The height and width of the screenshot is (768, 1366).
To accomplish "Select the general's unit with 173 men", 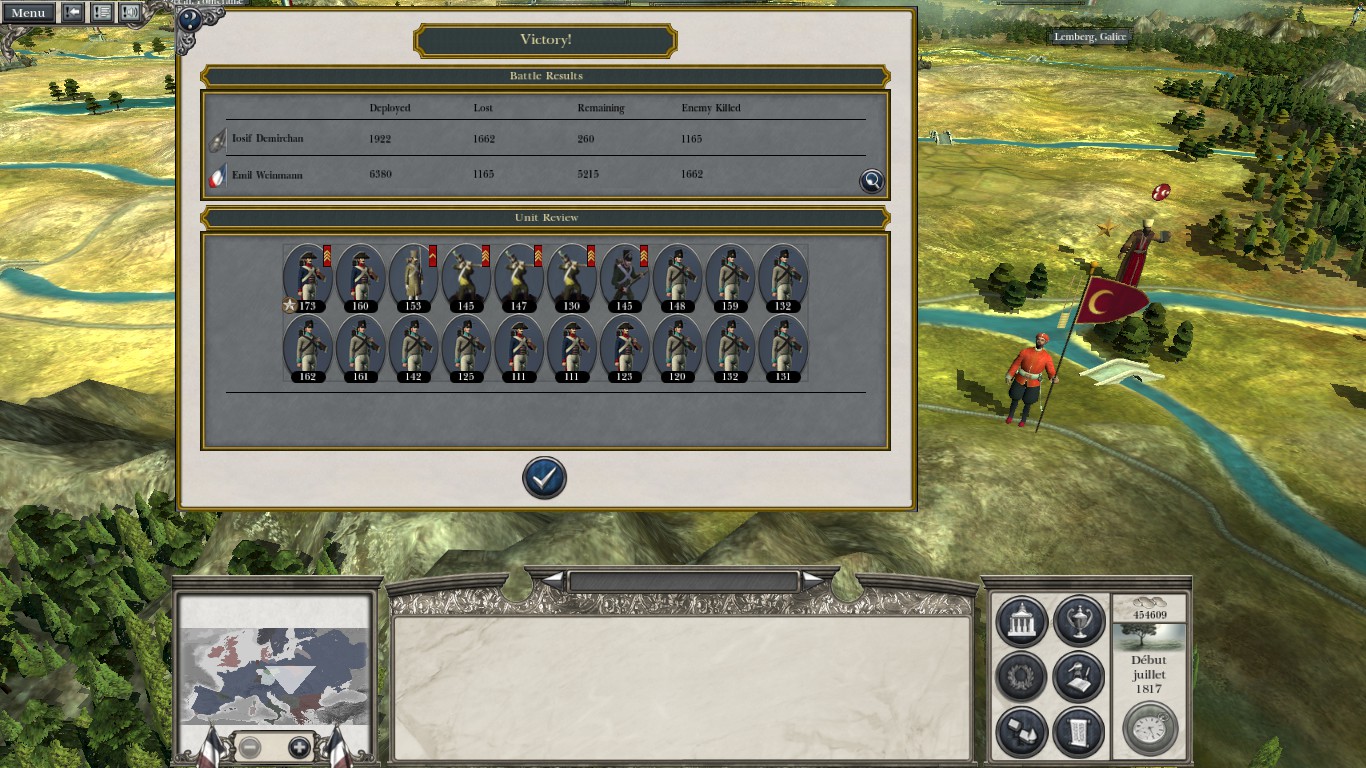I will tap(307, 276).
